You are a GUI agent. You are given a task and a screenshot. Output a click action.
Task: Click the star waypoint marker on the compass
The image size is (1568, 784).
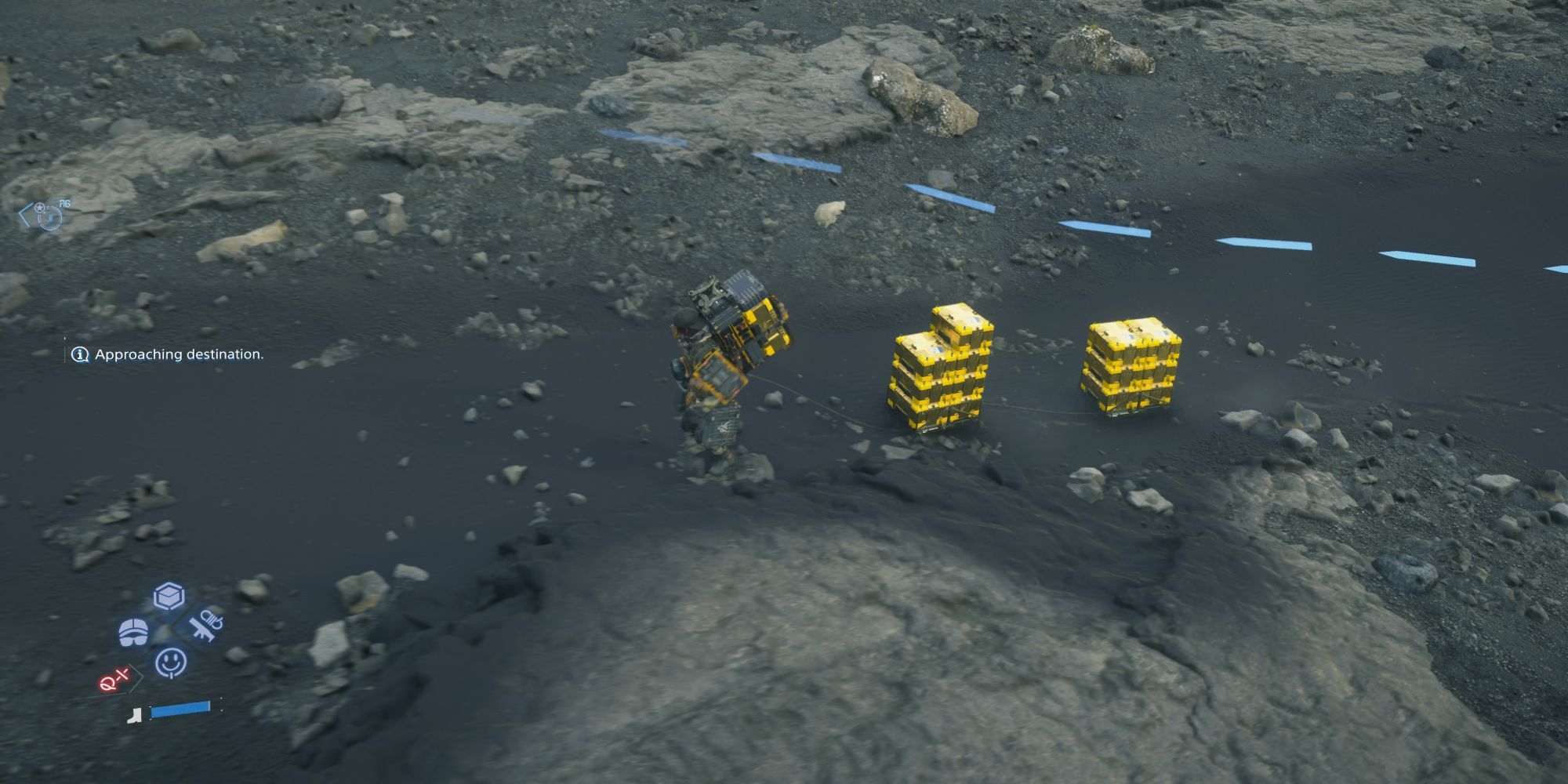click(x=39, y=208)
